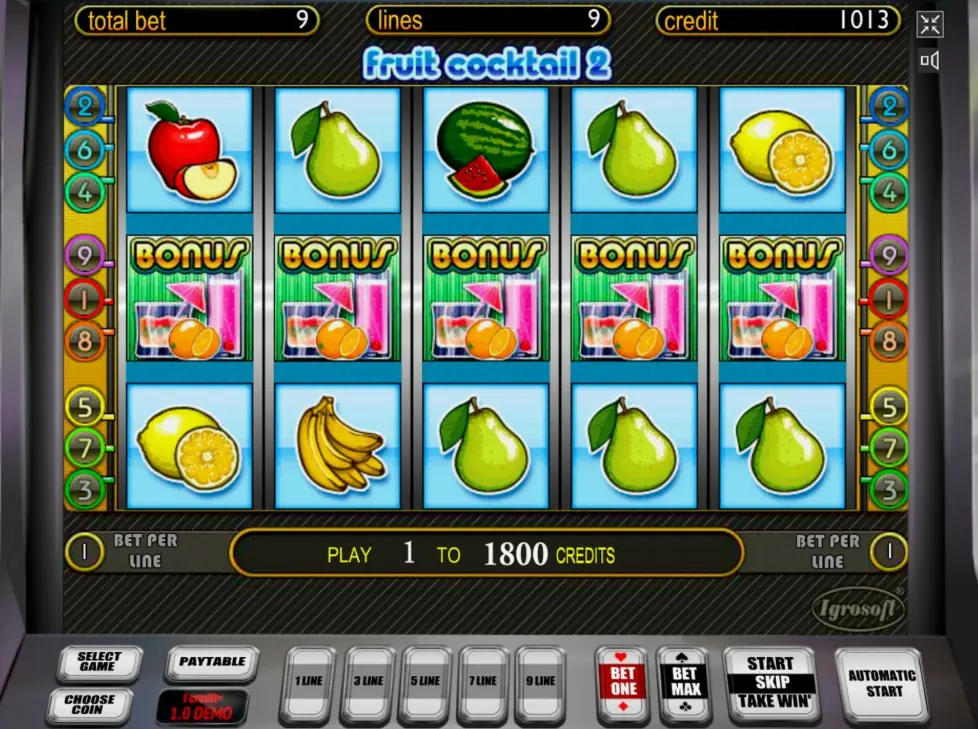
Task: Click the Choose Coin button
Action: (90, 704)
